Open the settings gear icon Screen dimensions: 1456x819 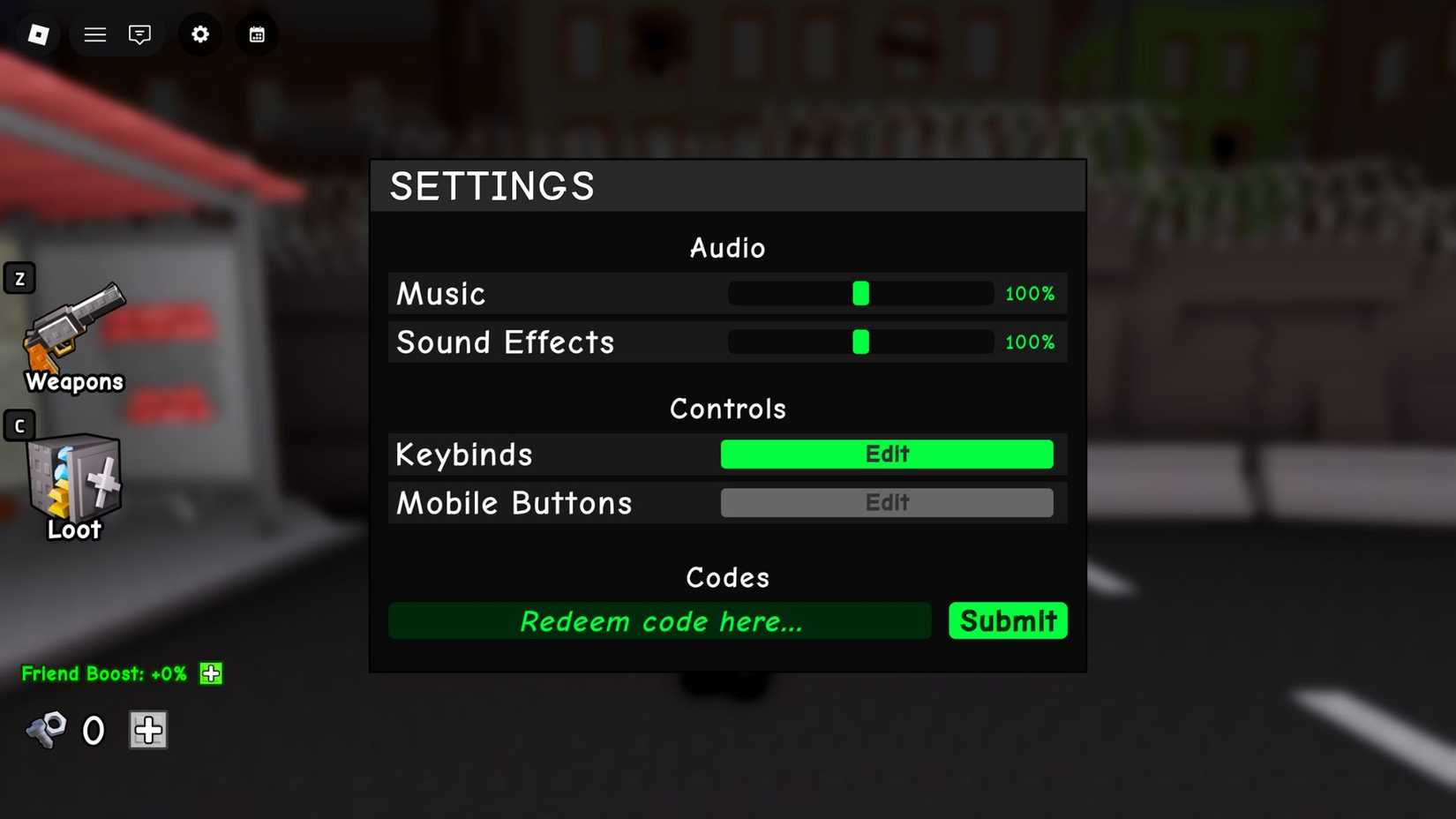coord(199,34)
